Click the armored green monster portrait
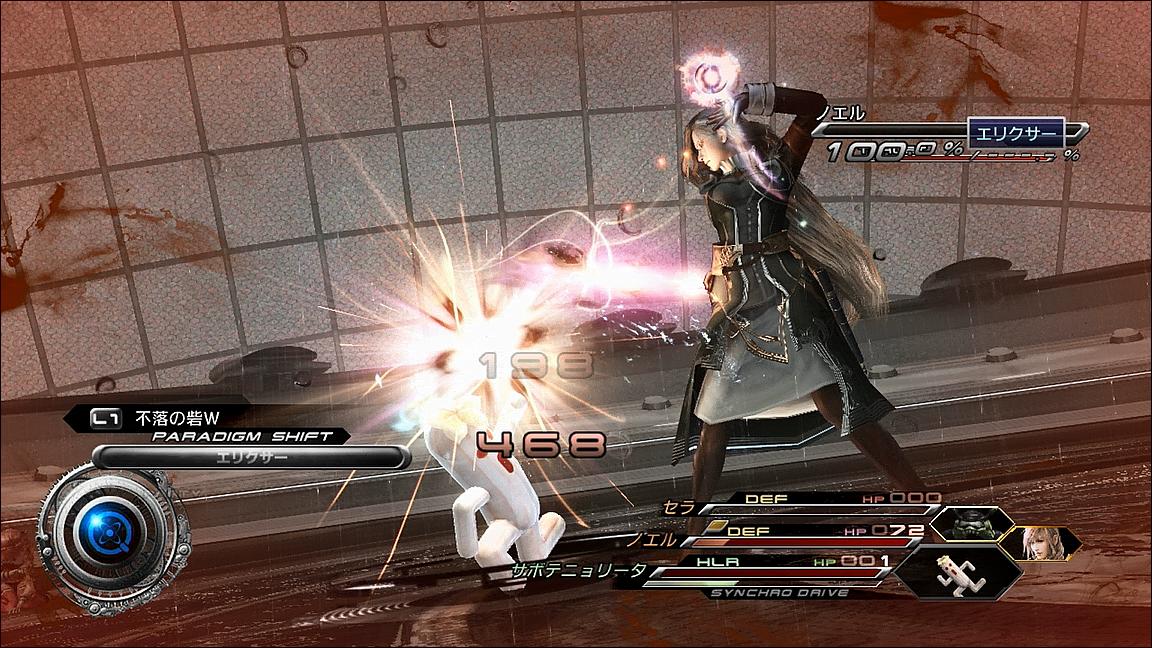1152x648 pixels. click(970, 524)
